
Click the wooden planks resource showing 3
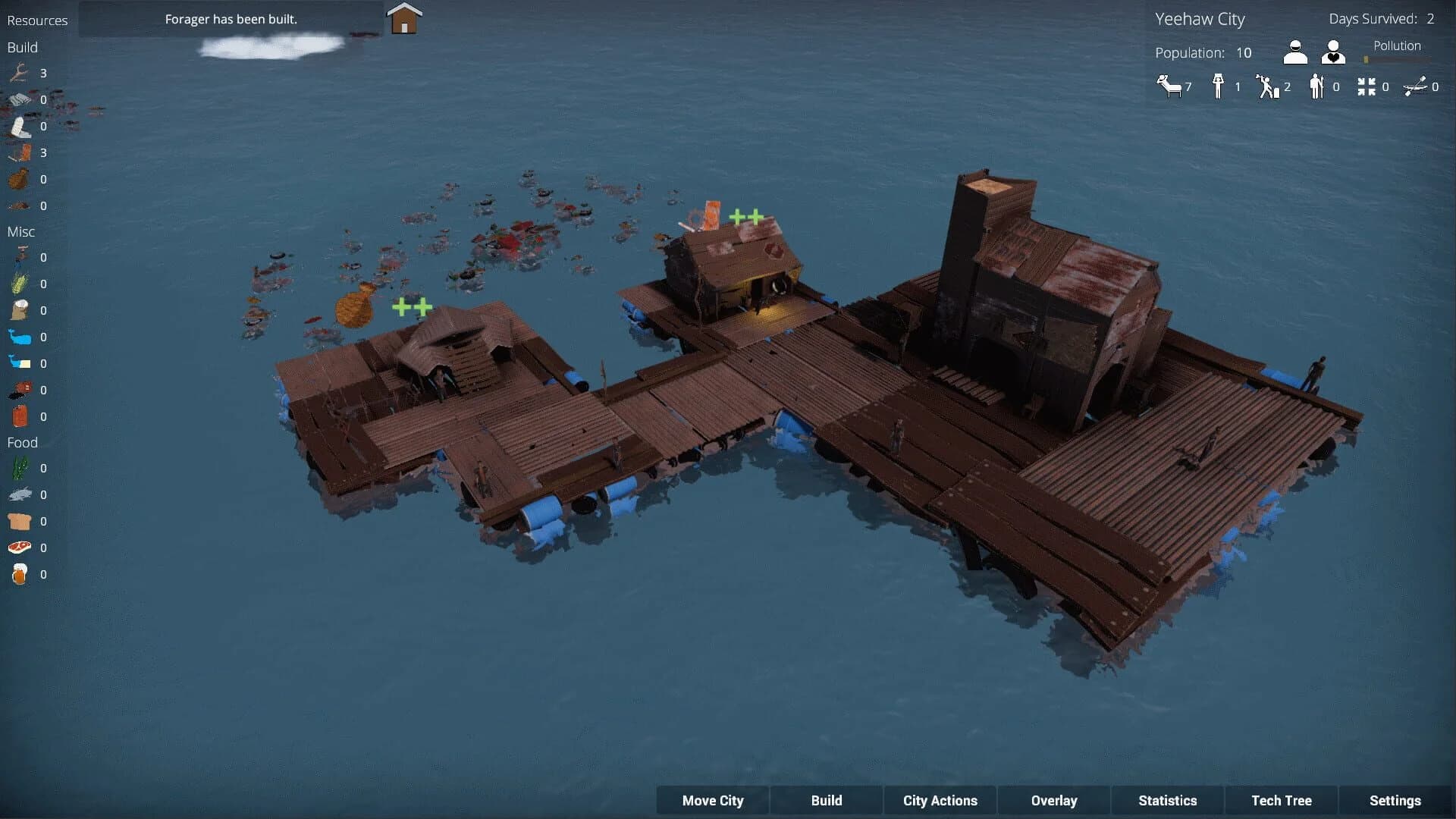coord(23,152)
